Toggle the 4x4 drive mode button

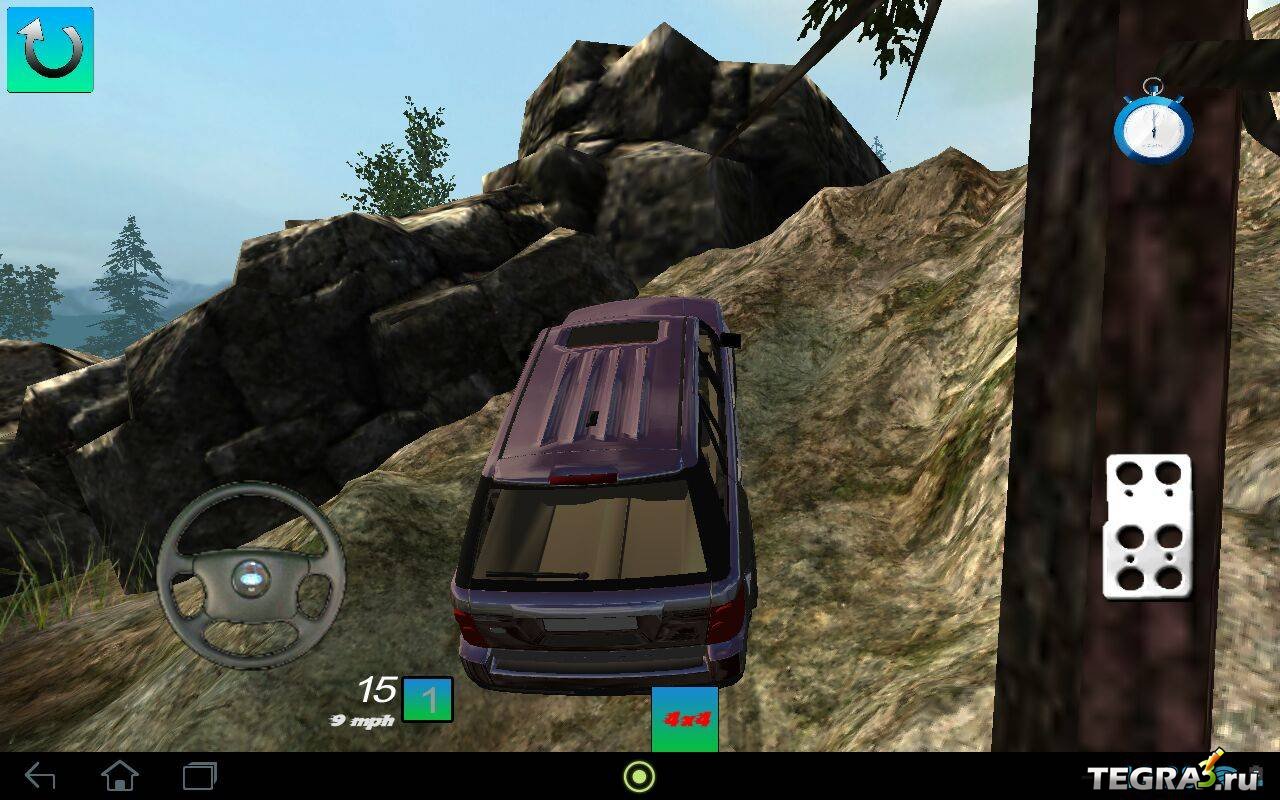pos(685,719)
